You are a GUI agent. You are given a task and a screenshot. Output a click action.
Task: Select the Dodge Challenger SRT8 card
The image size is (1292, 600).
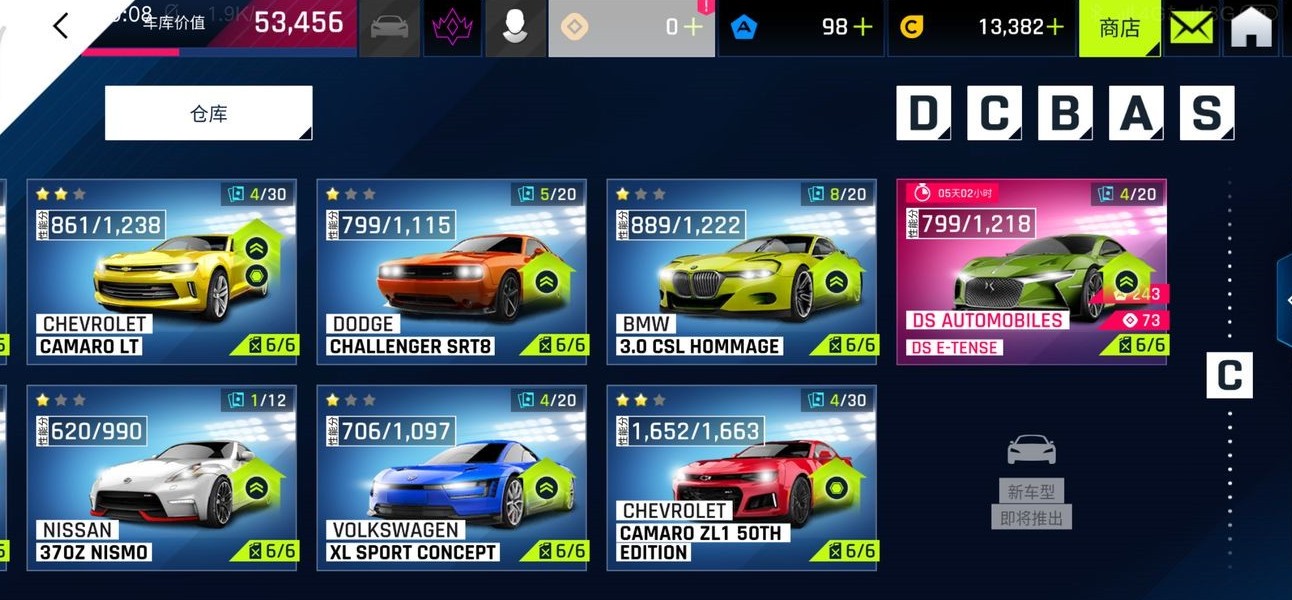click(x=452, y=271)
